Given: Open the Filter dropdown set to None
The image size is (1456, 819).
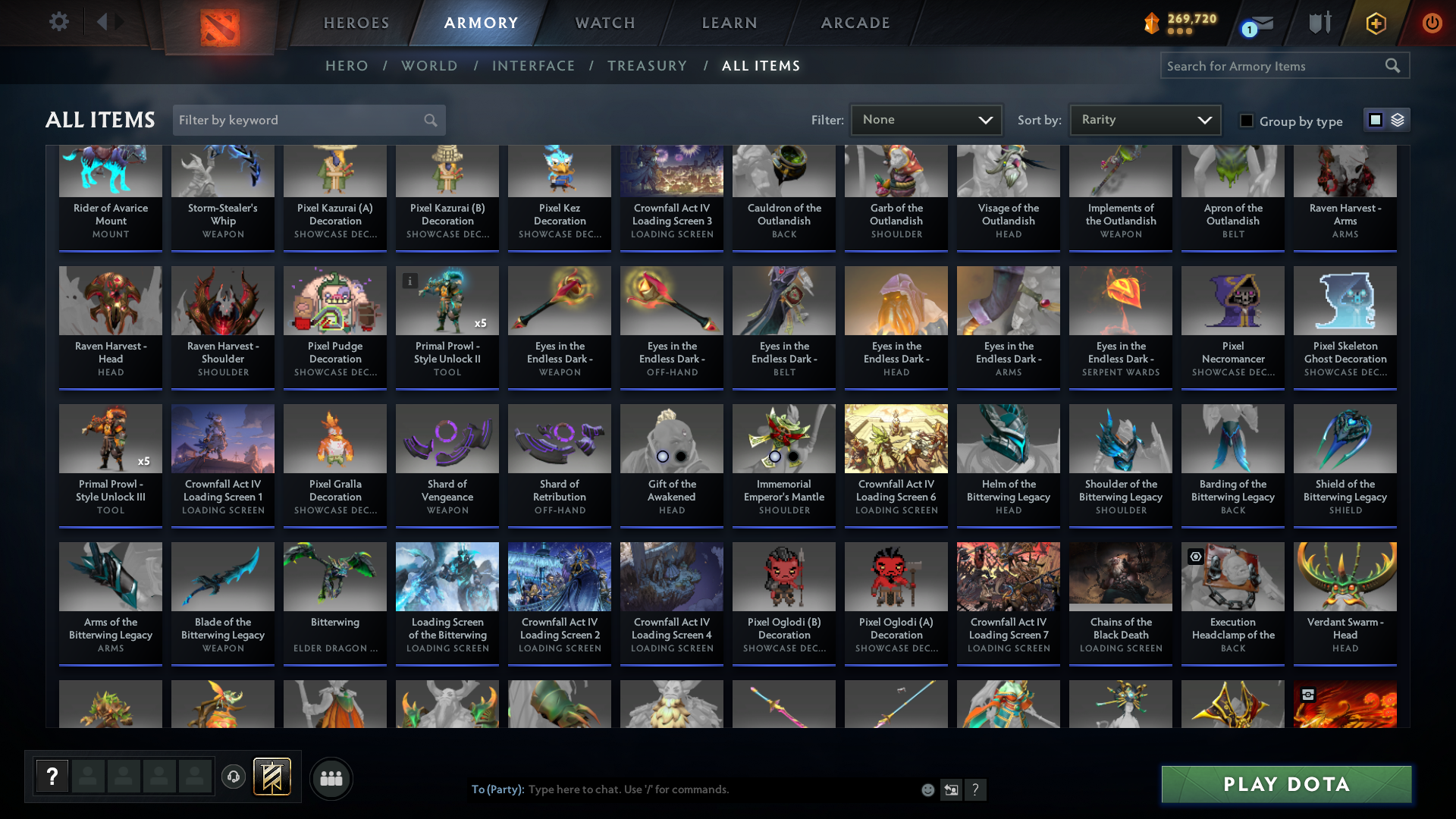Looking at the screenshot, I should [x=926, y=119].
